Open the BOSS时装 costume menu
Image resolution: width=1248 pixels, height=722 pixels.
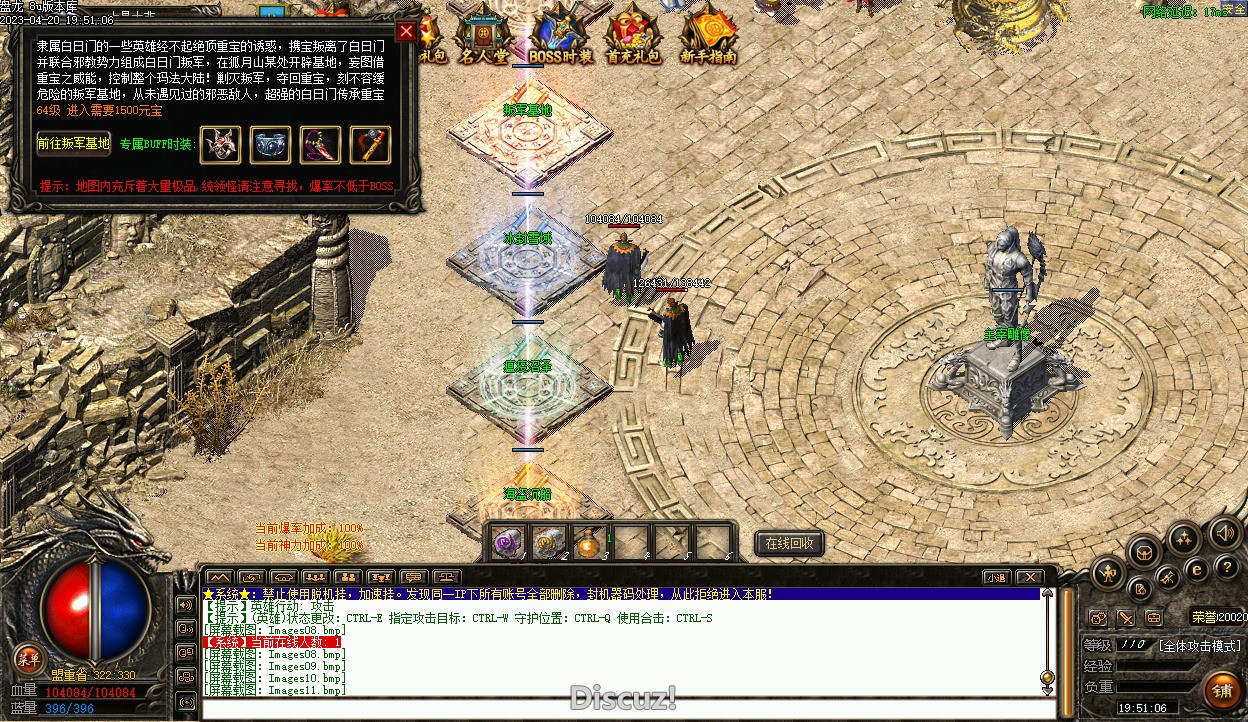tap(561, 37)
